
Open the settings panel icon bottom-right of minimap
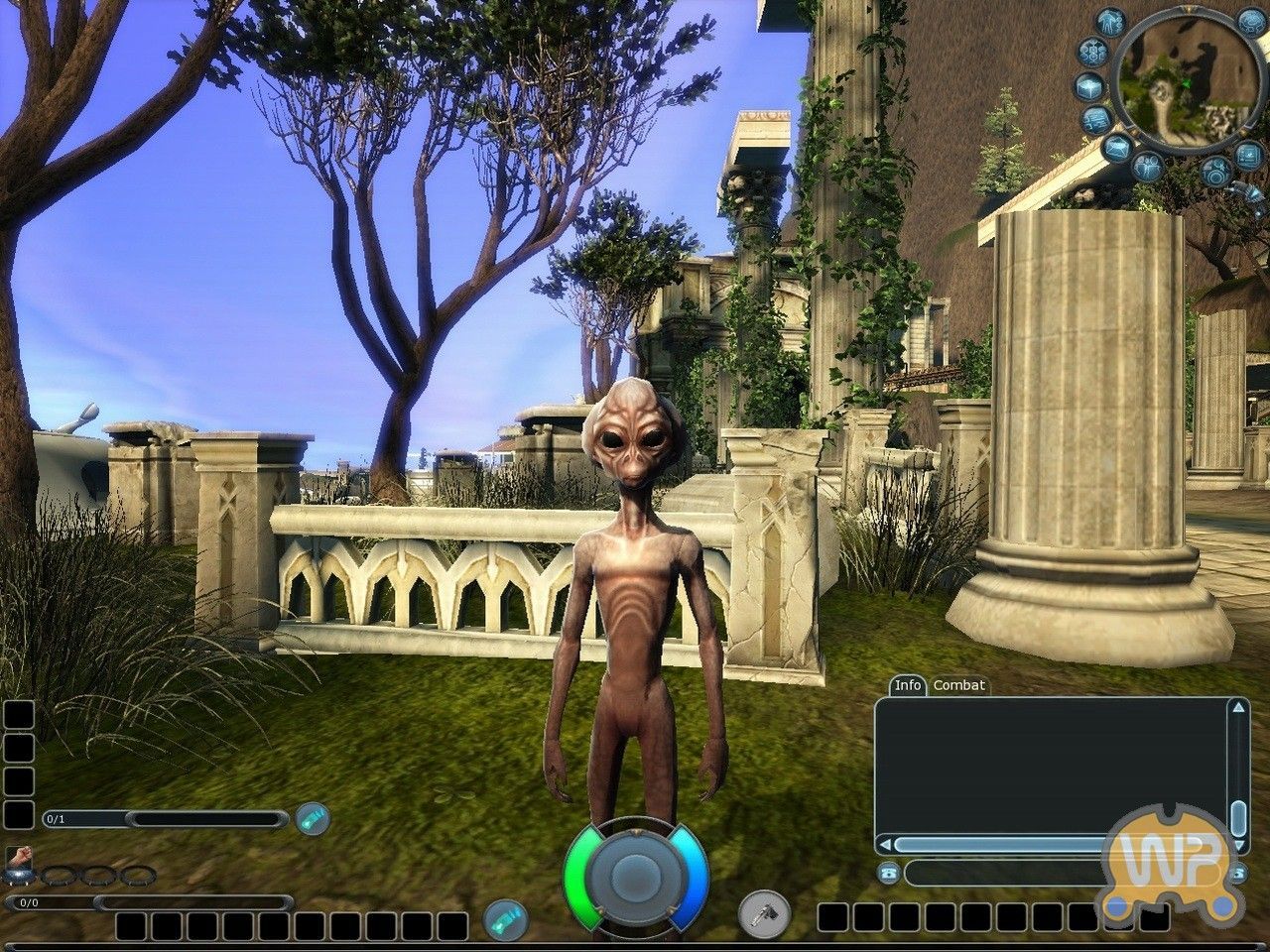pos(1246,156)
